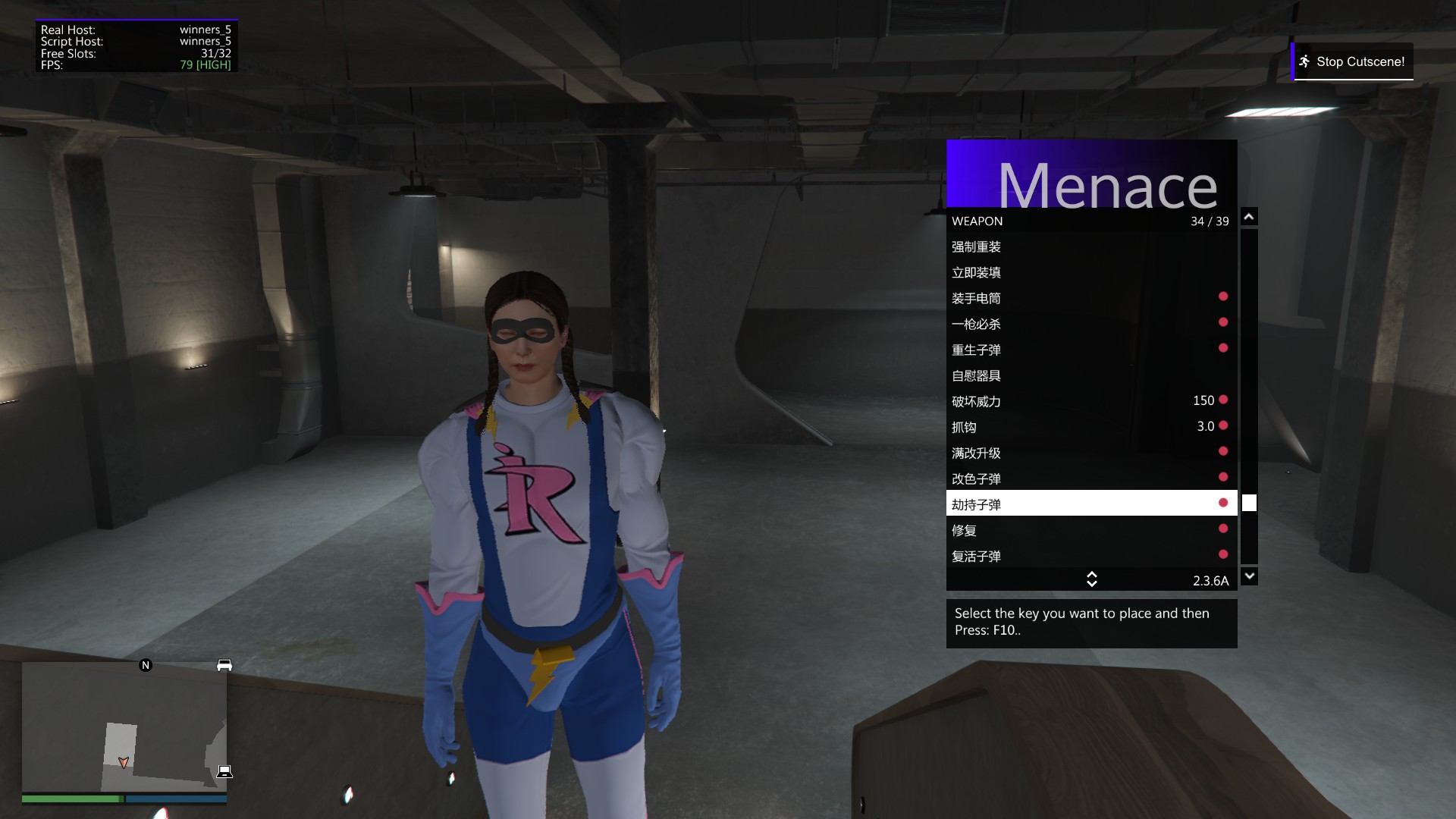The image size is (1456, 819).
Task: Toggle the 装手电筒 option
Action: 1090,299
